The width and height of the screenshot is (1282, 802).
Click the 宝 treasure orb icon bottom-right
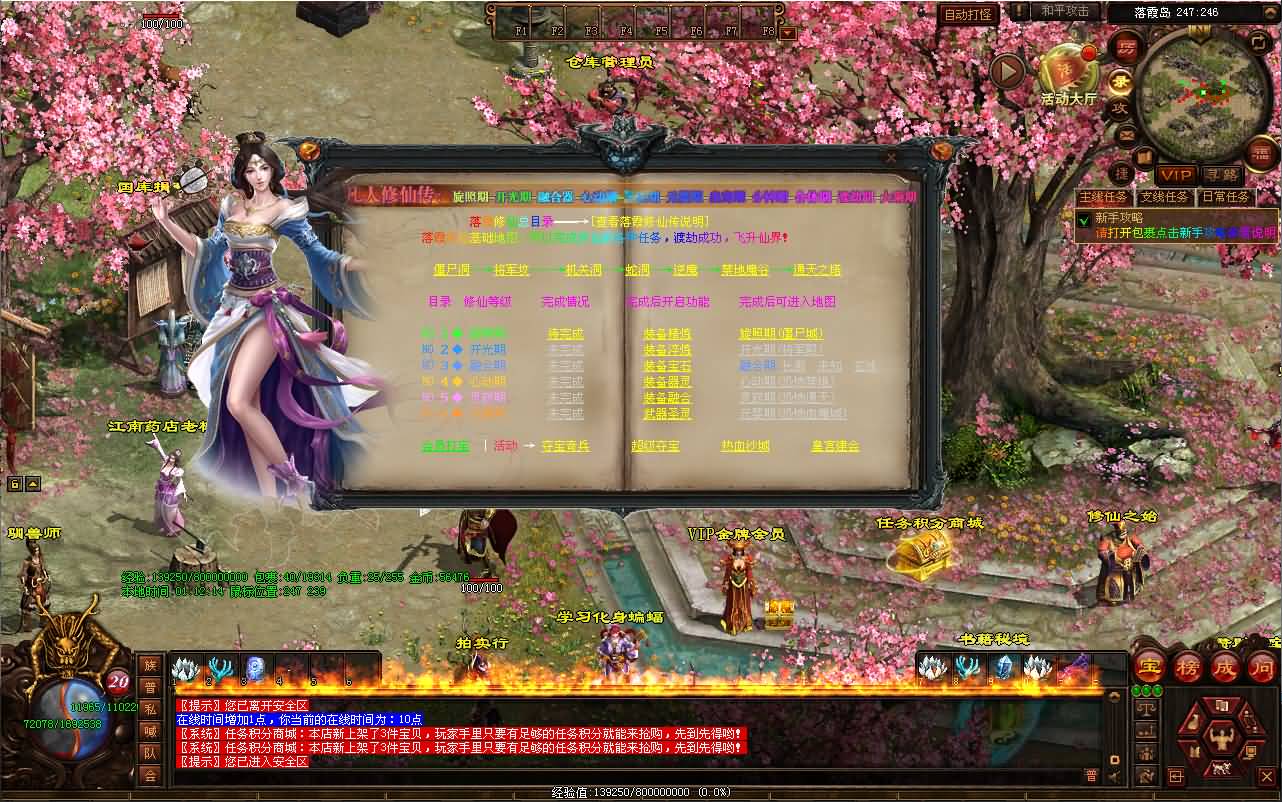(x=1149, y=668)
